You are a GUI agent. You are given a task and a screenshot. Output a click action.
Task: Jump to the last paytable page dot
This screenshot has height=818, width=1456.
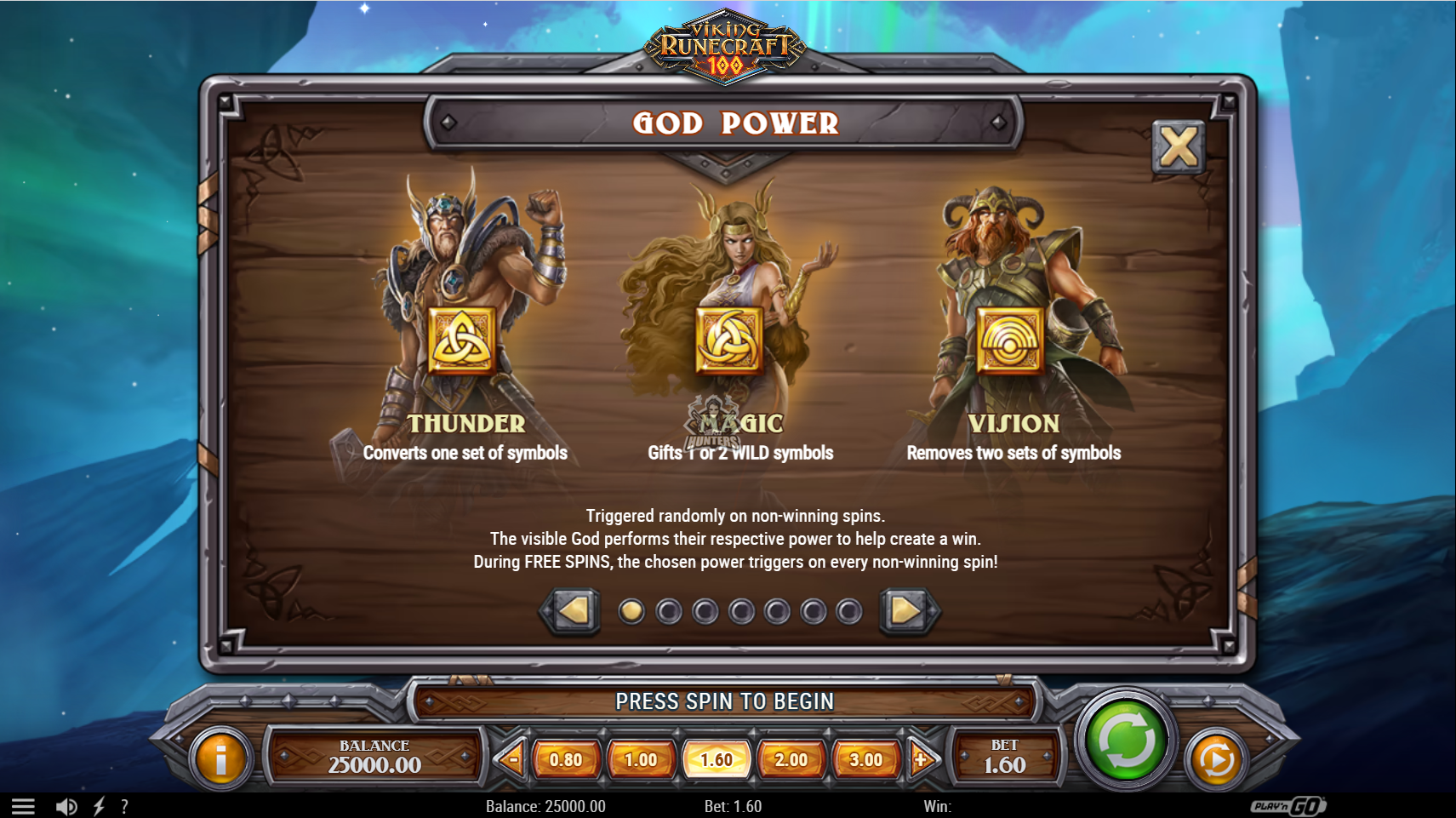click(x=849, y=611)
